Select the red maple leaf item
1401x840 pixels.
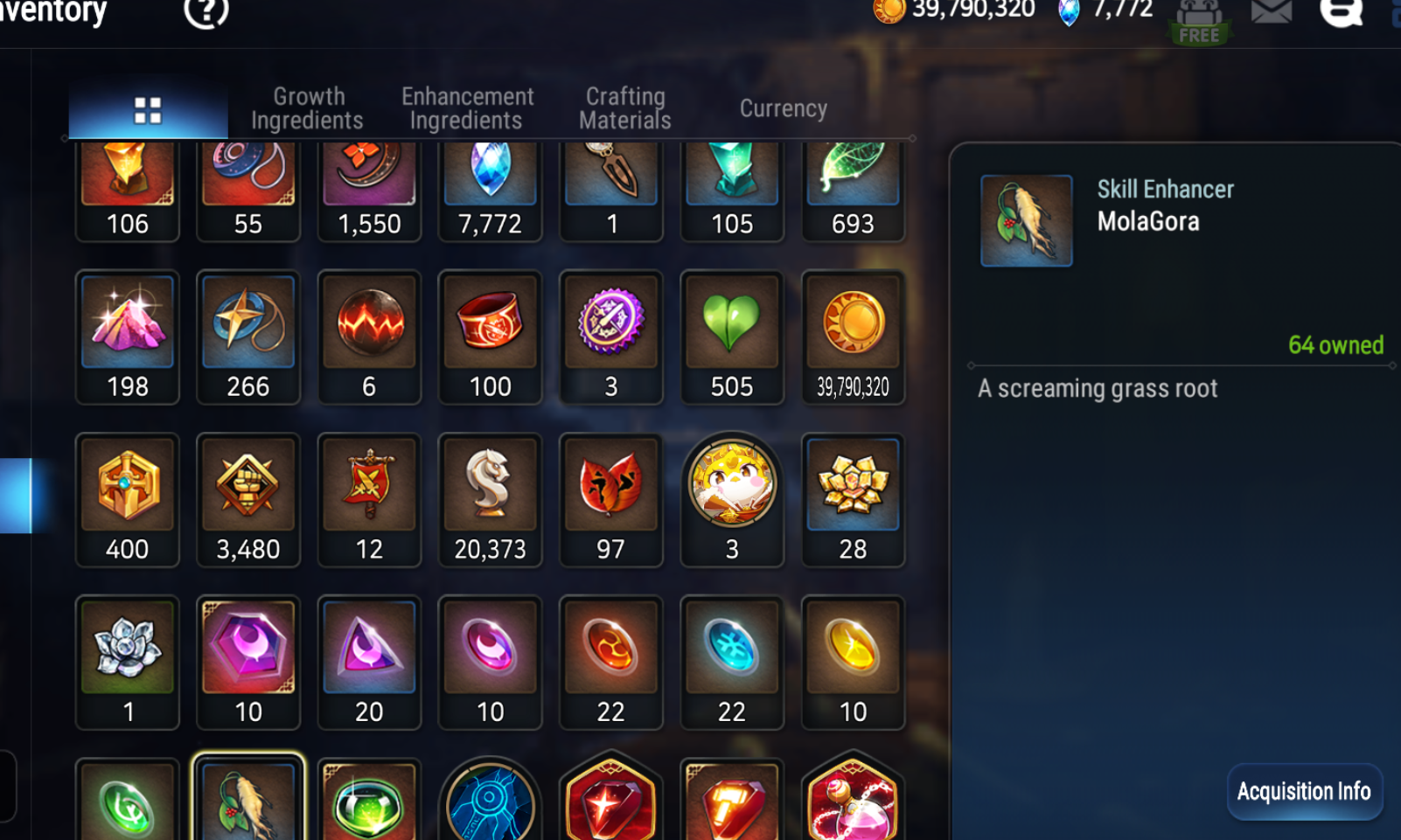[x=610, y=499]
